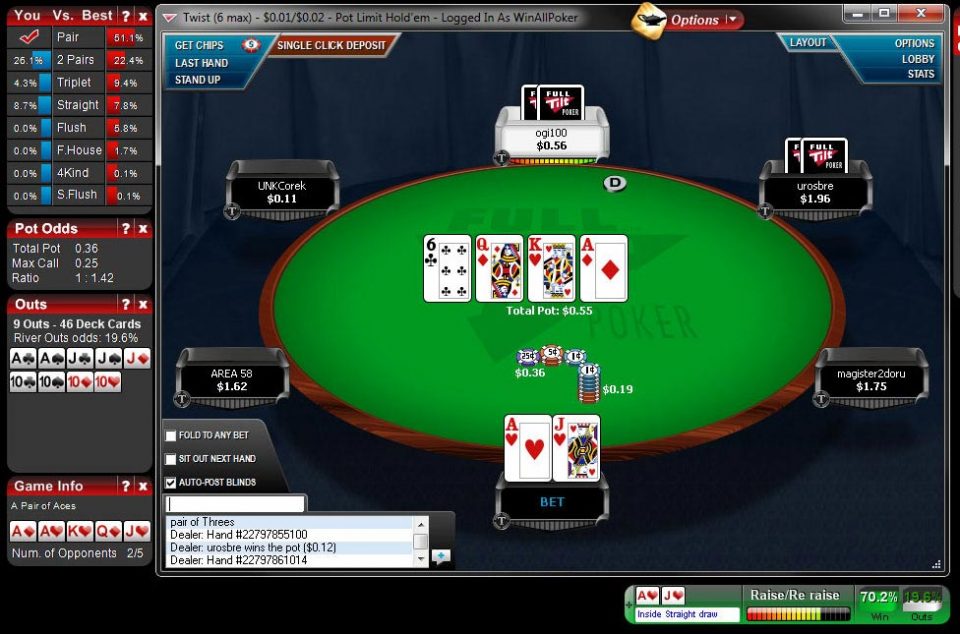The height and width of the screenshot is (634, 960).
Task: Open the Get Chips option
Action: [199, 45]
